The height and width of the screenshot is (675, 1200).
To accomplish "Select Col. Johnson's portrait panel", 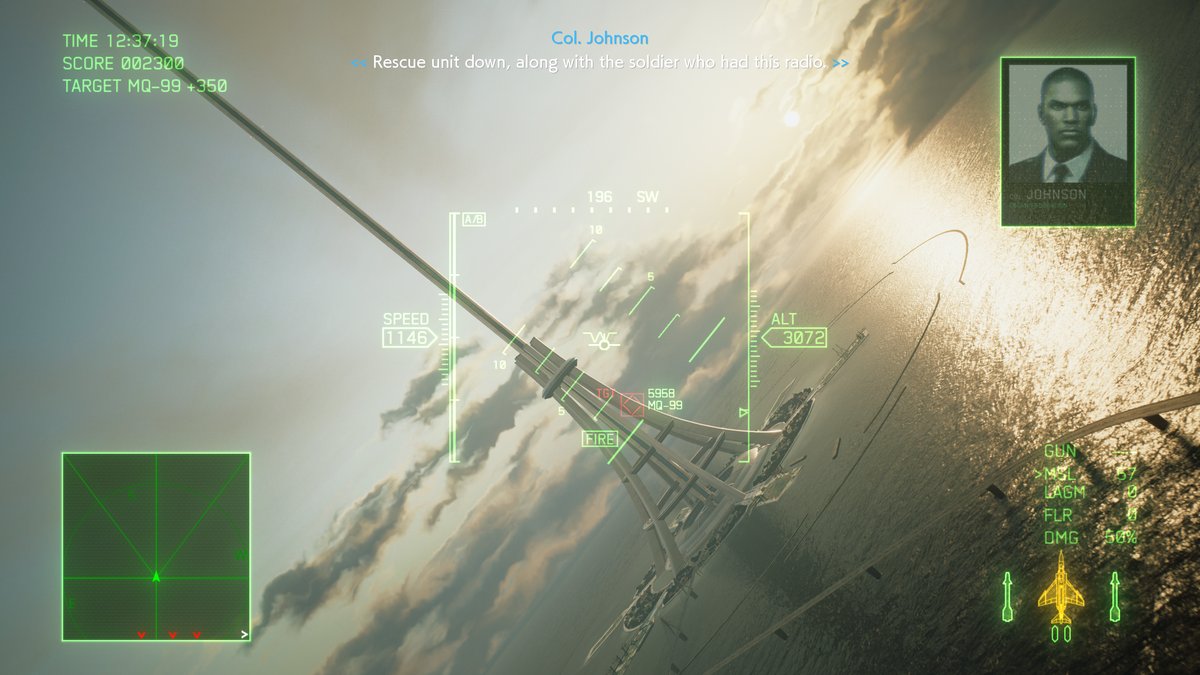I will (1067, 141).
